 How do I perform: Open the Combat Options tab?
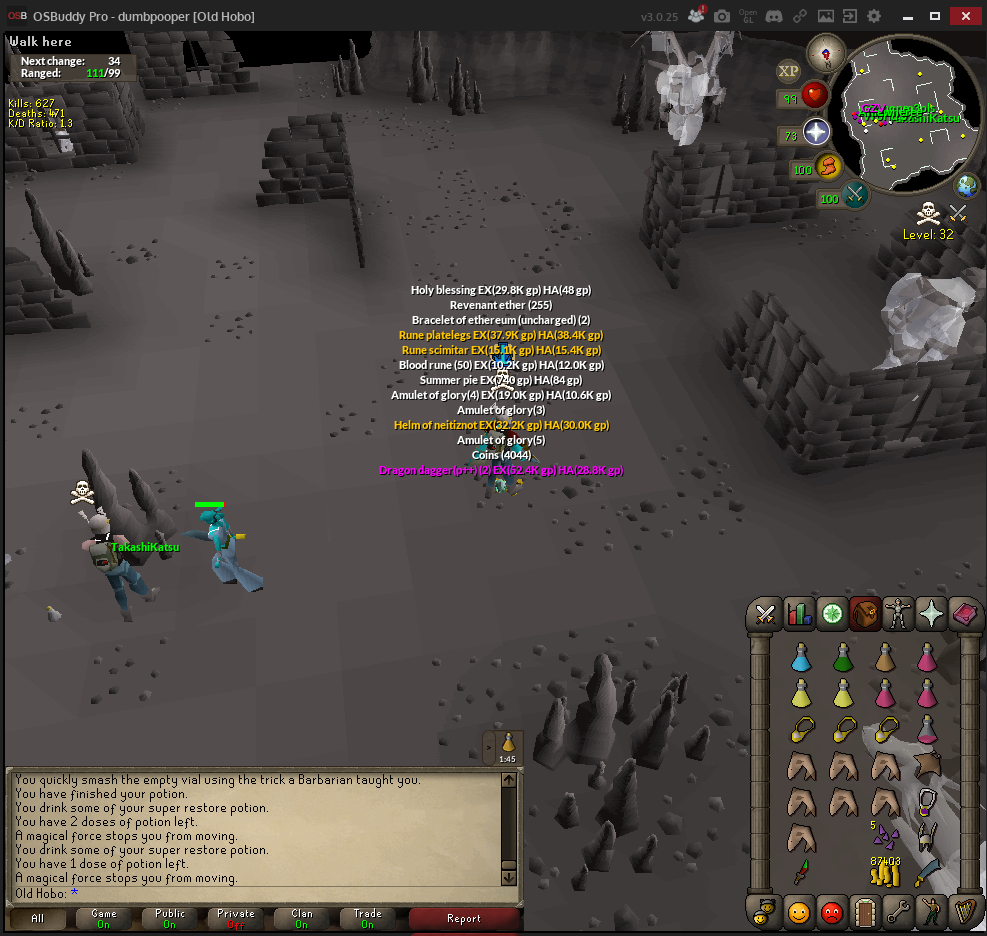pos(767,614)
